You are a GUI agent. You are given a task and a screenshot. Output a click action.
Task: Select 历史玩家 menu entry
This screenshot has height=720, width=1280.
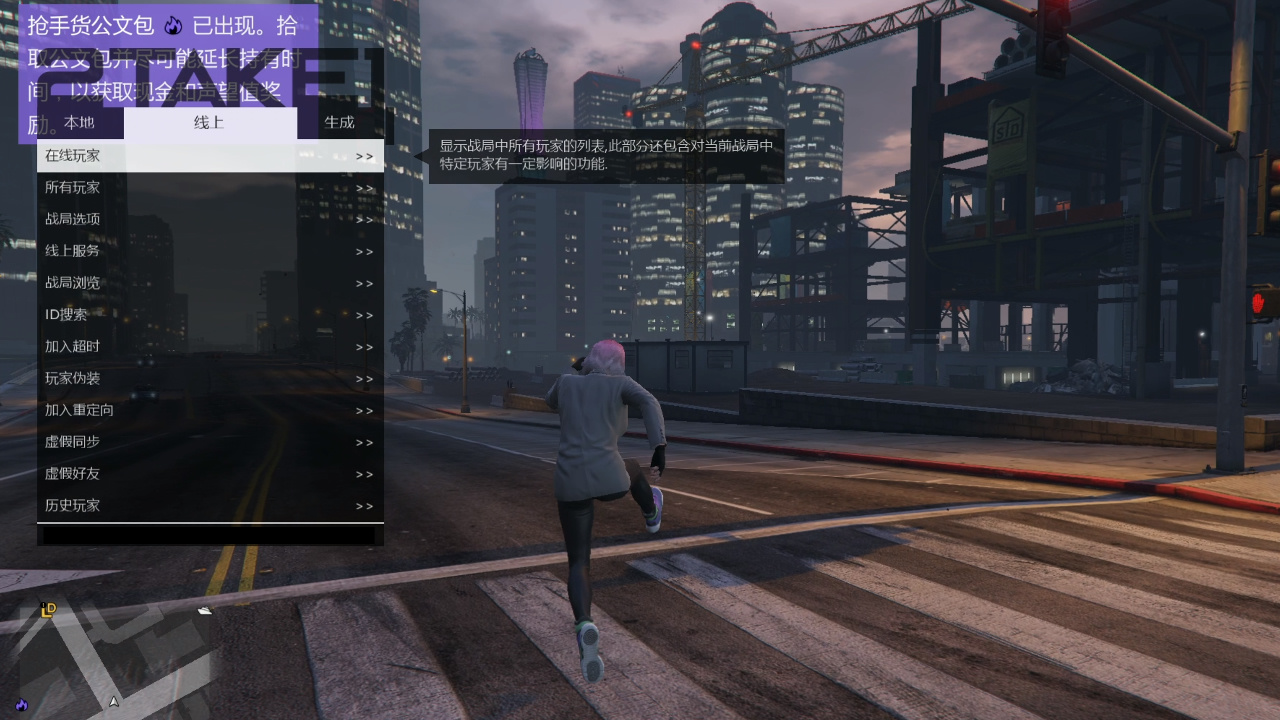210,506
